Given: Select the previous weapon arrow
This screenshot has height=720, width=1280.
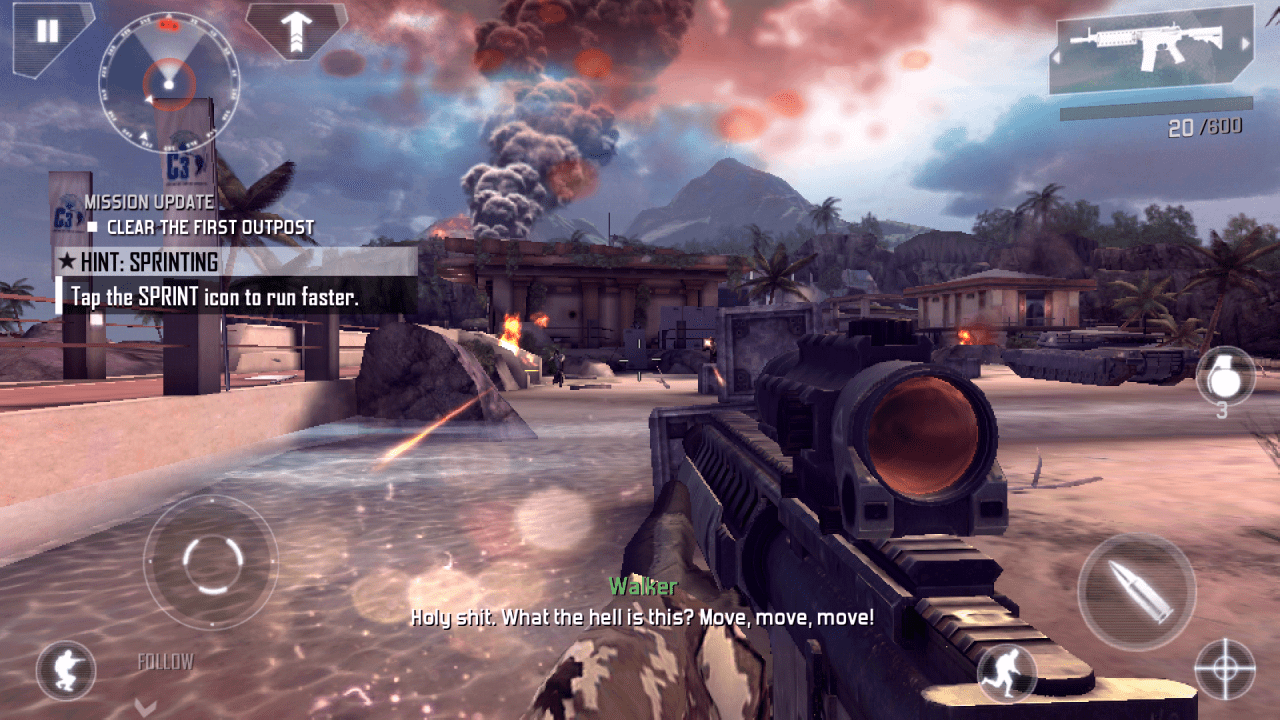Looking at the screenshot, I should coord(1062,45).
